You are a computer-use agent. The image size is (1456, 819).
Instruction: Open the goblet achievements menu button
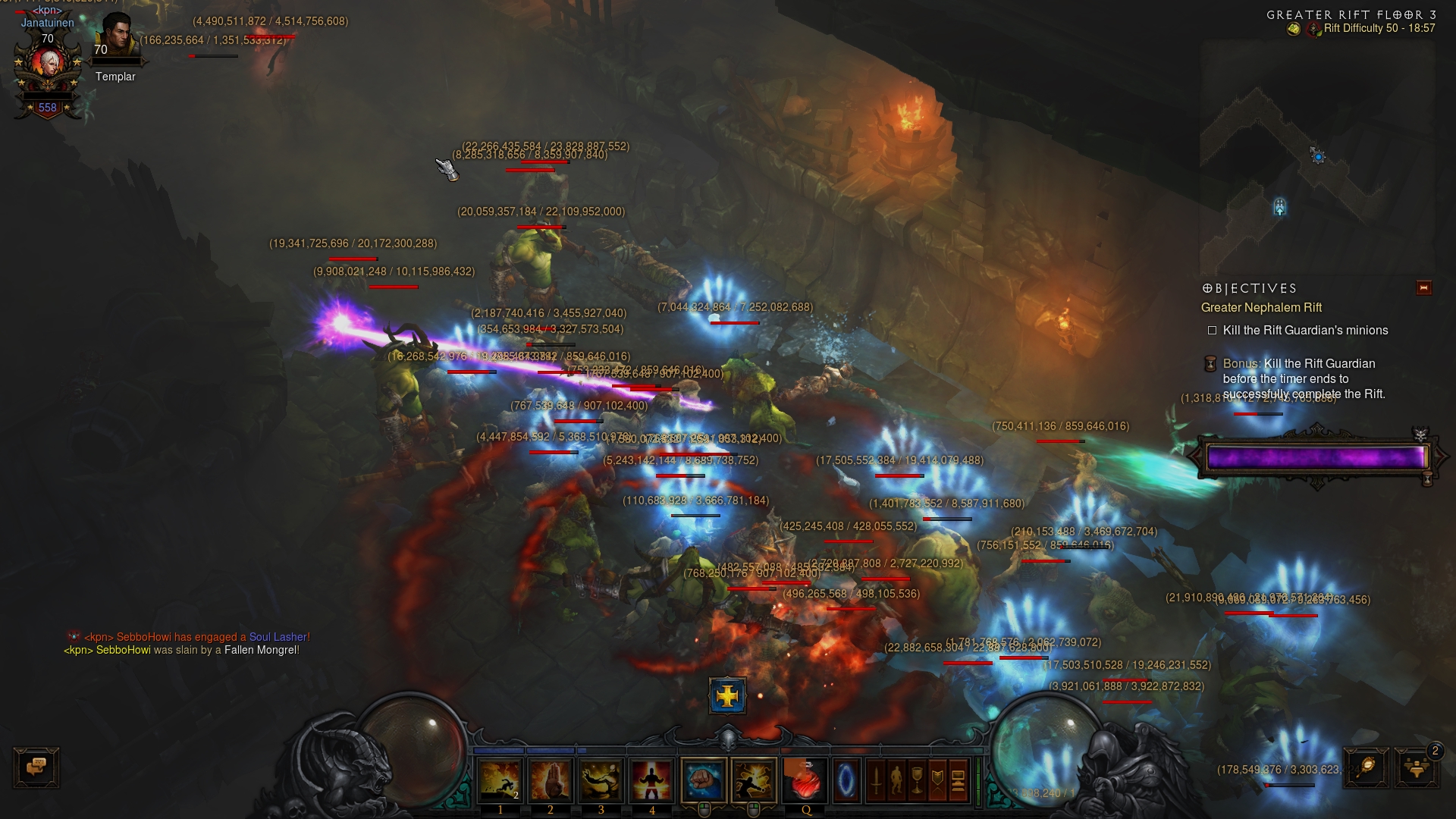917,780
